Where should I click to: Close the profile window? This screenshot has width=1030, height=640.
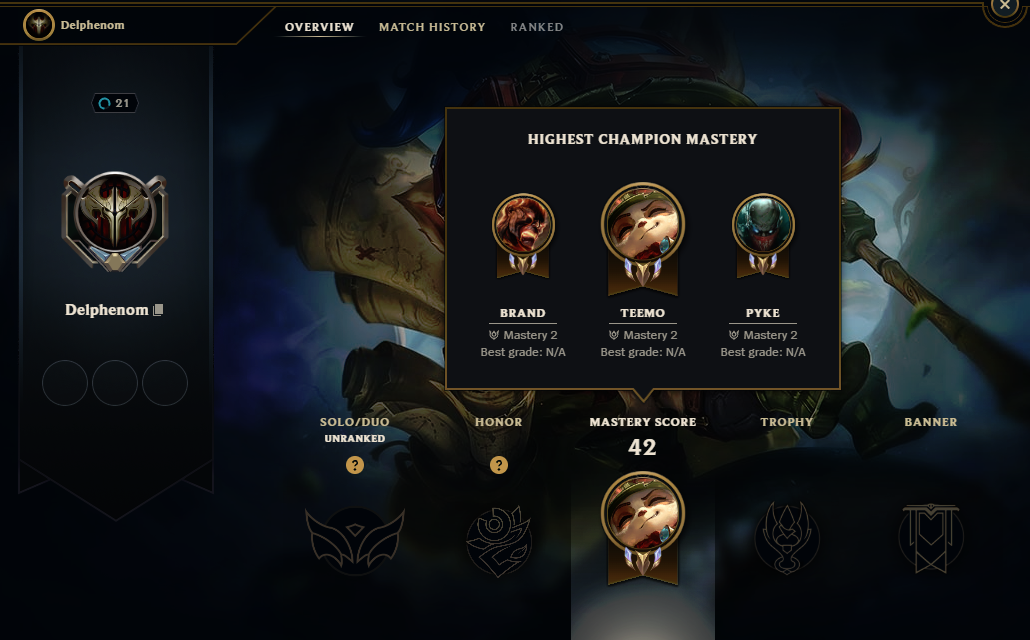point(1005,6)
